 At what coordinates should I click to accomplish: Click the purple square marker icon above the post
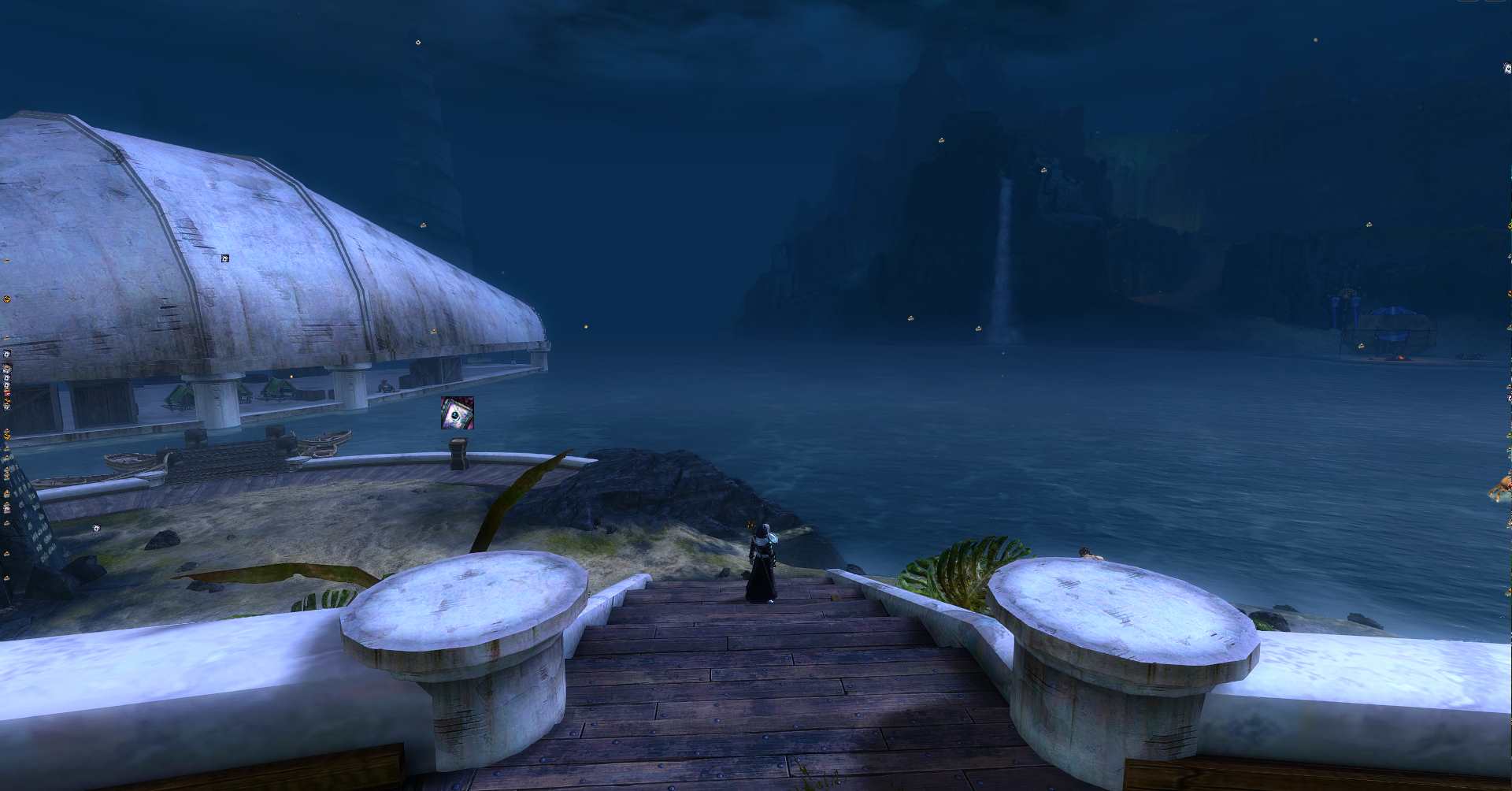[458, 413]
